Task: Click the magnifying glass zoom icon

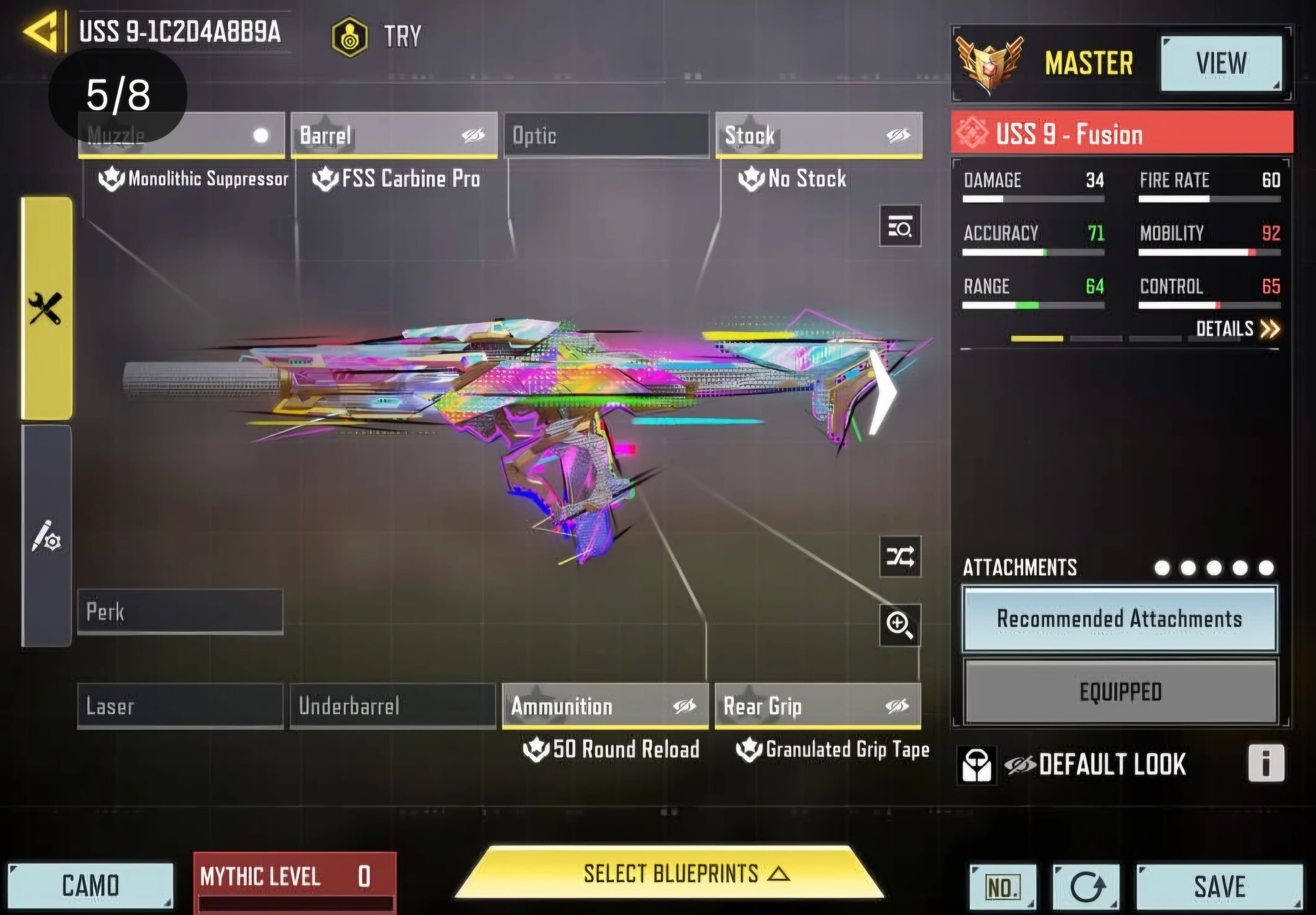Action: (900, 625)
